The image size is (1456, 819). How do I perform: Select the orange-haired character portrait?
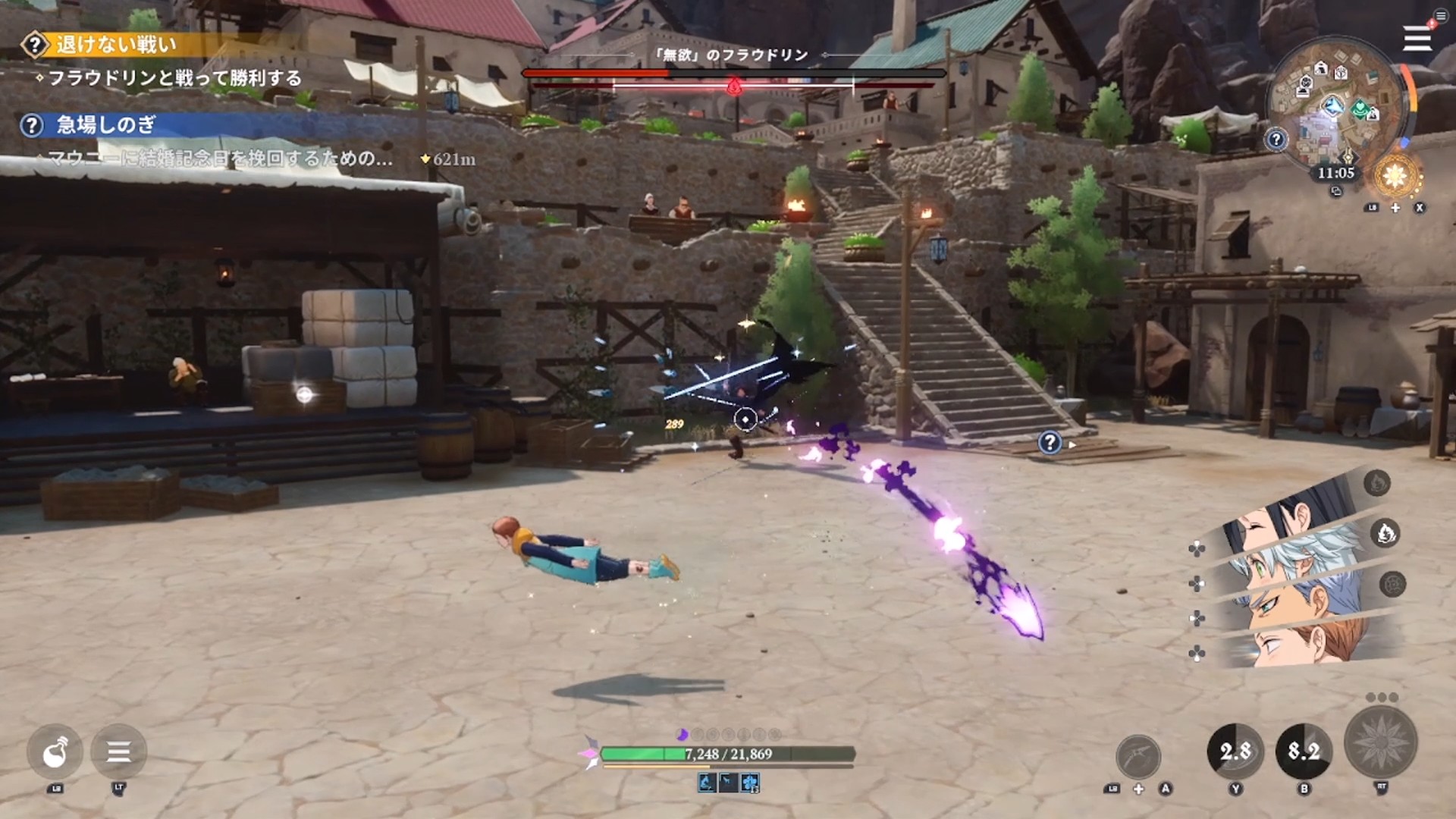pyautogui.click(x=1304, y=645)
